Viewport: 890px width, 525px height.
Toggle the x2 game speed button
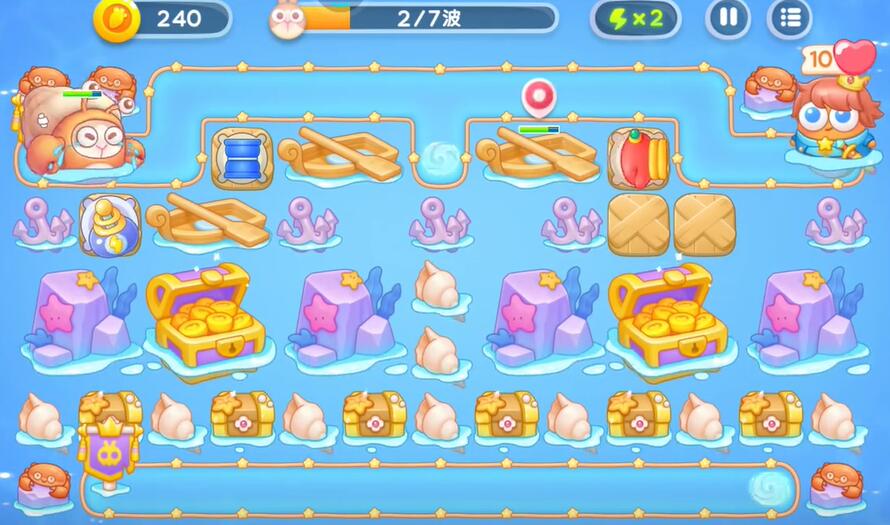(x=635, y=19)
